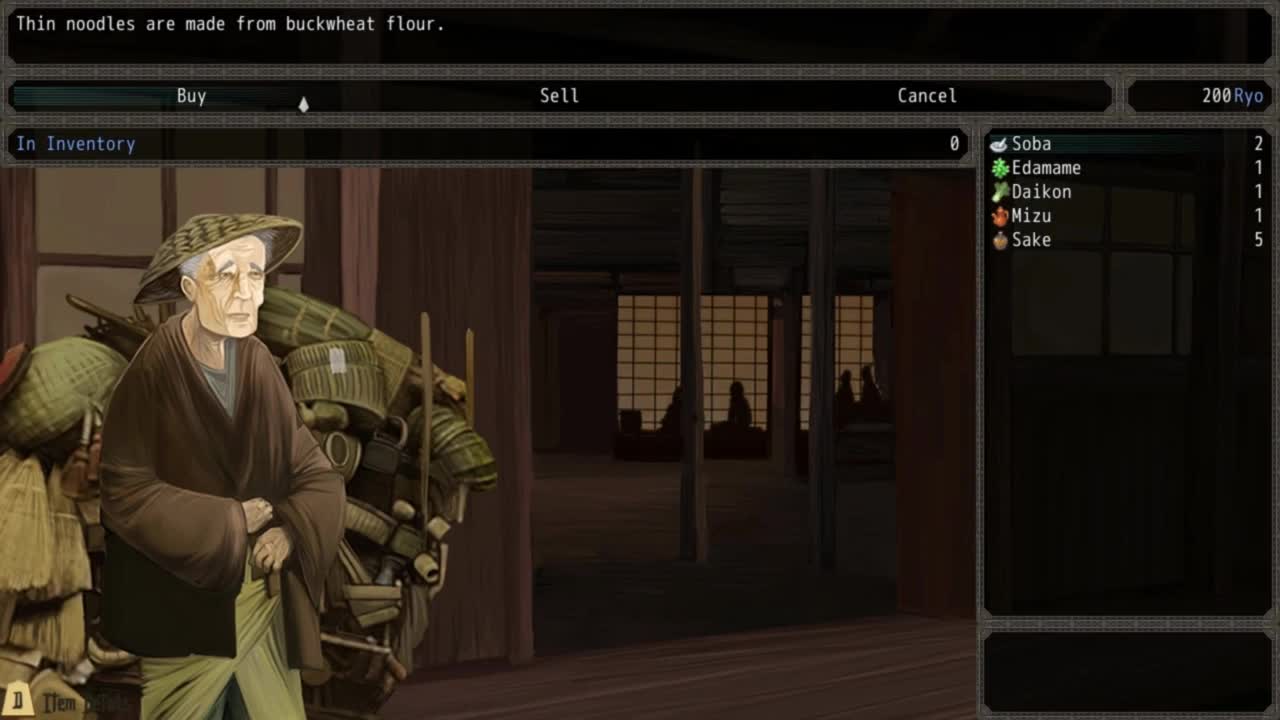Click the Sake bottle icon
This screenshot has width=1280, height=720.
[x=997, y=240]
